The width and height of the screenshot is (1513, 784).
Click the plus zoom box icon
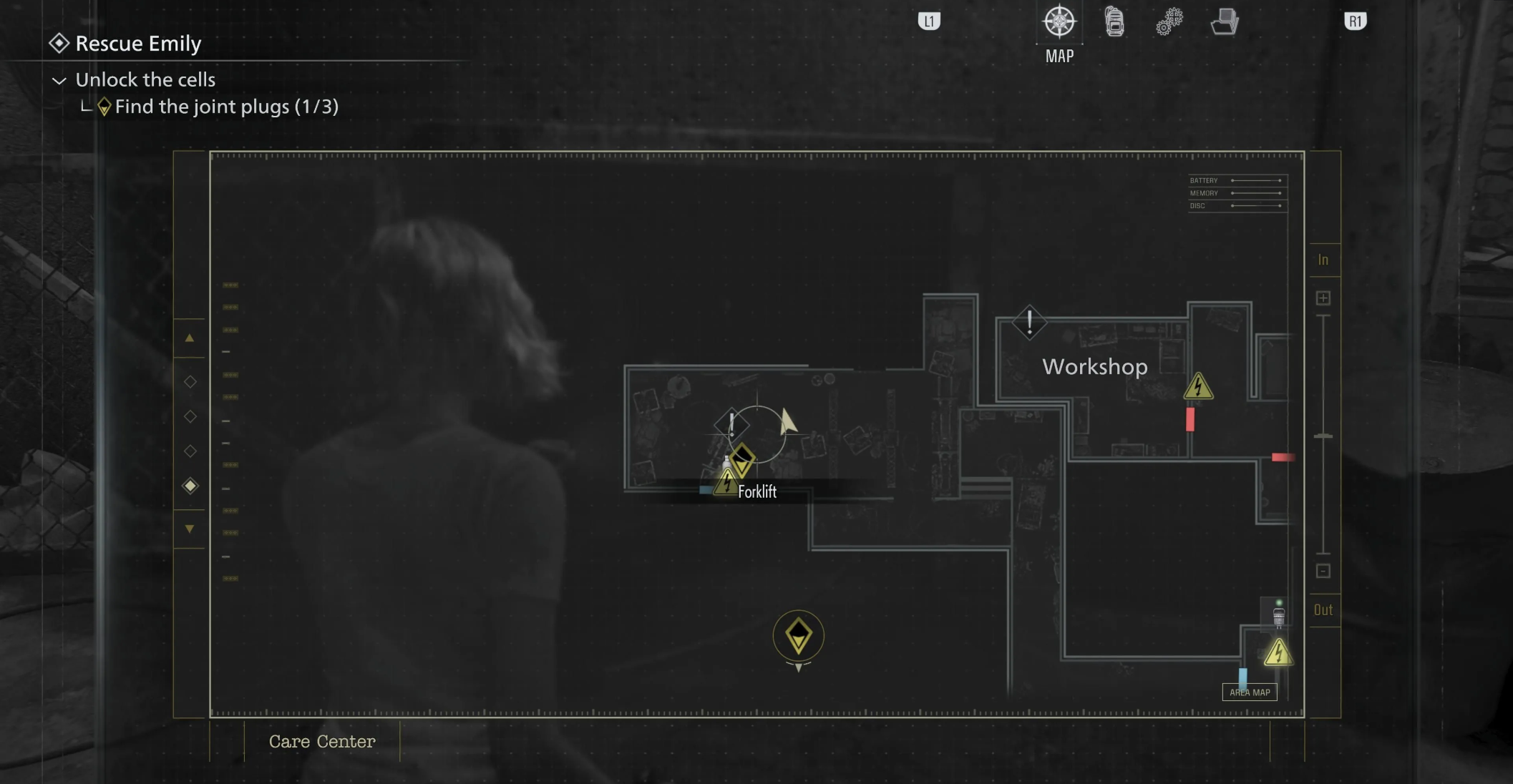pos(1323,298)
